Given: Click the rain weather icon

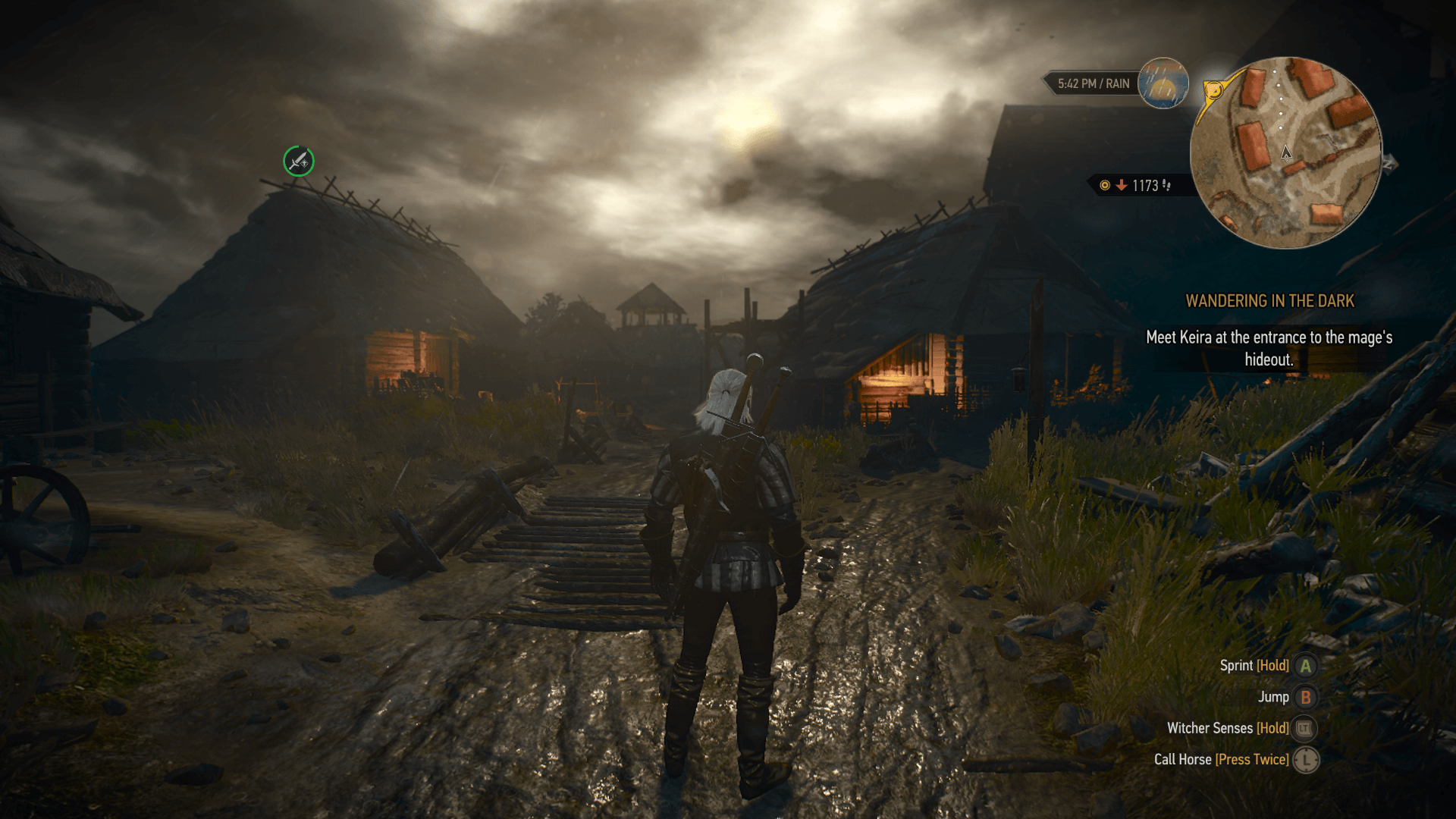Looking at the screenshot, I should coord(1163,83).
